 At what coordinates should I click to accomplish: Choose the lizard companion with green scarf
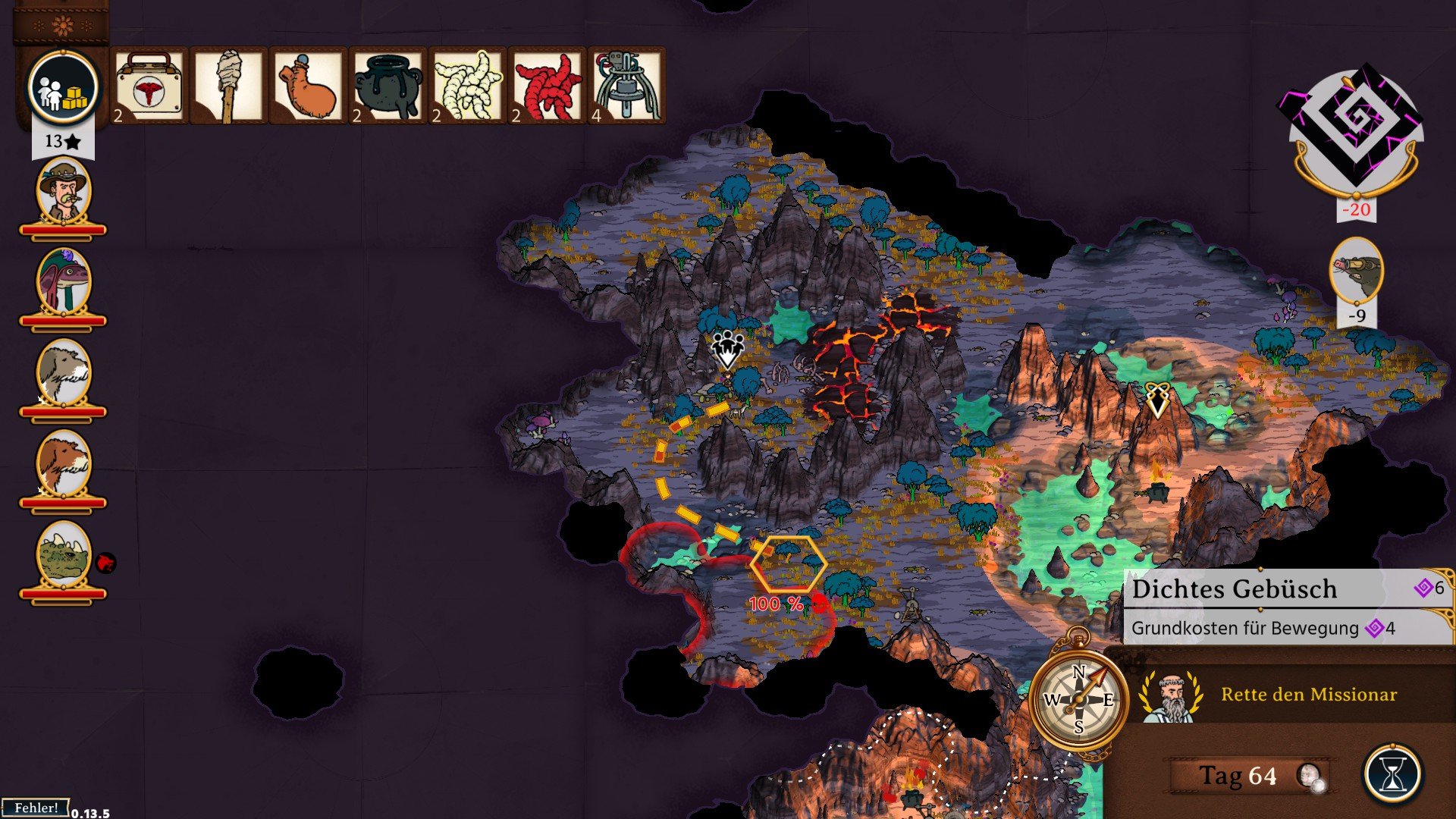point(64,282)
